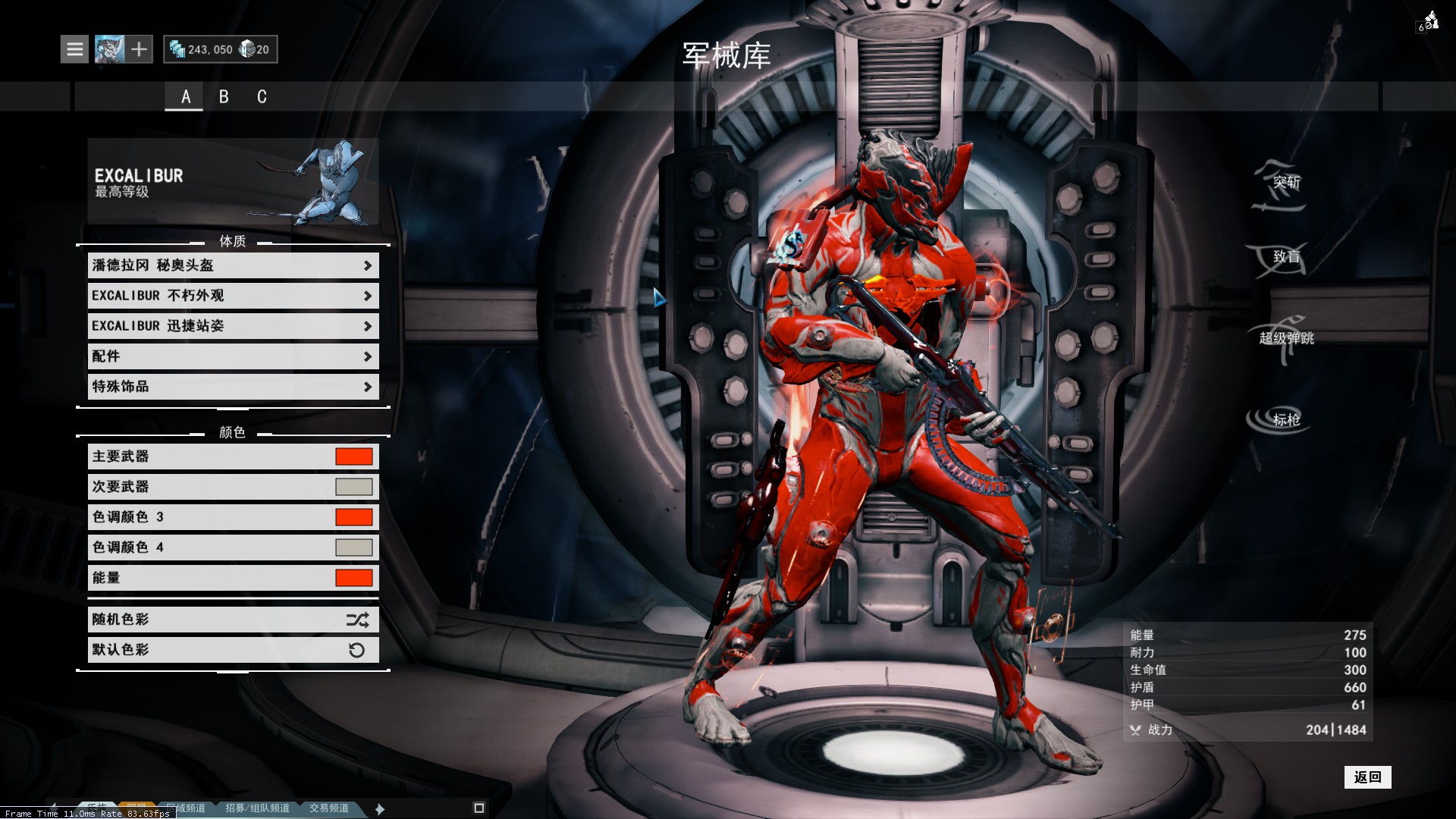The image size is (1456, 819).
Task: Change the 色调颜色 4 swatch
Action: pos(353,548)
